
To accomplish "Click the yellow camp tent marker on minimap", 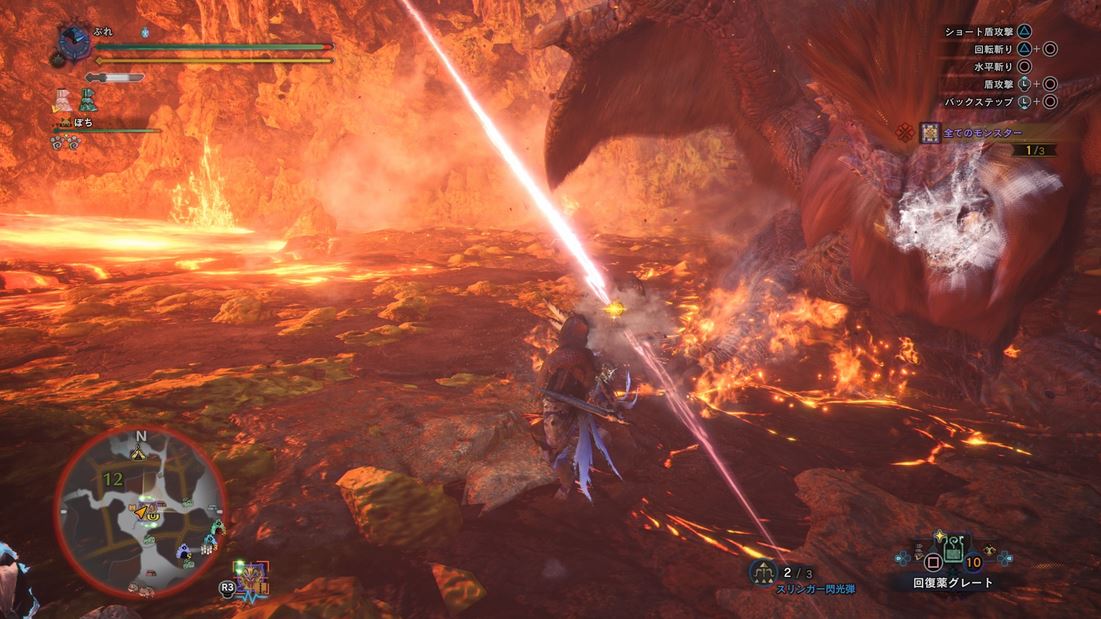I will click(140, 454).
